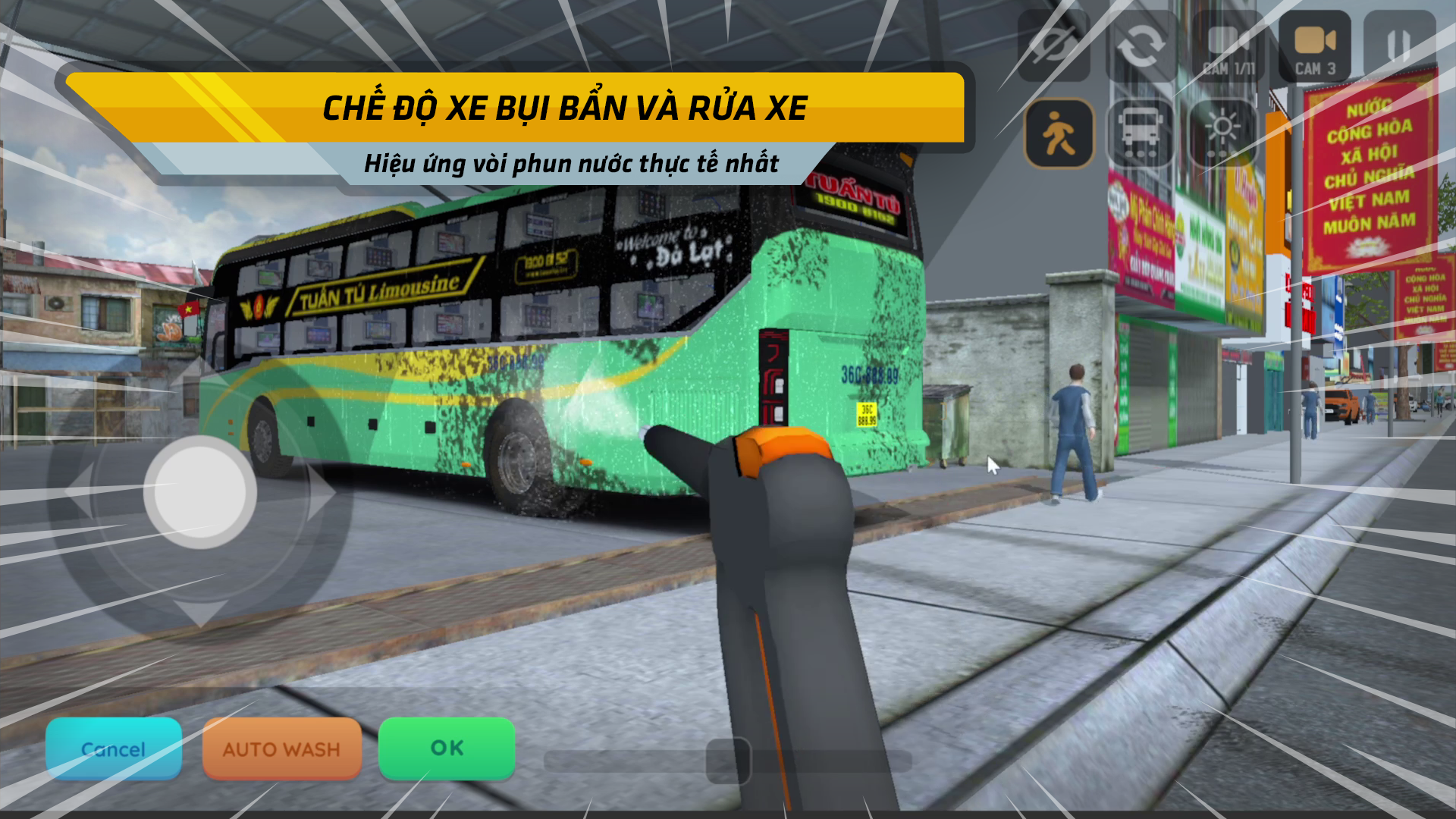This screenshot has width=1456, height=819.
Task: Adjust the water spray slider at bottom
Action: coord(728,758)
